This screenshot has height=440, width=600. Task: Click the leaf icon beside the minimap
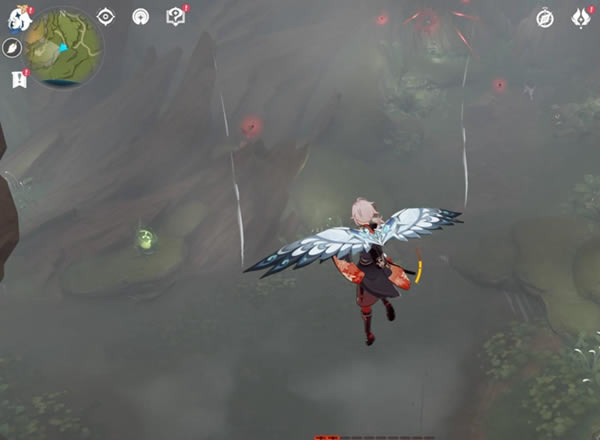[x=13, y=48]
